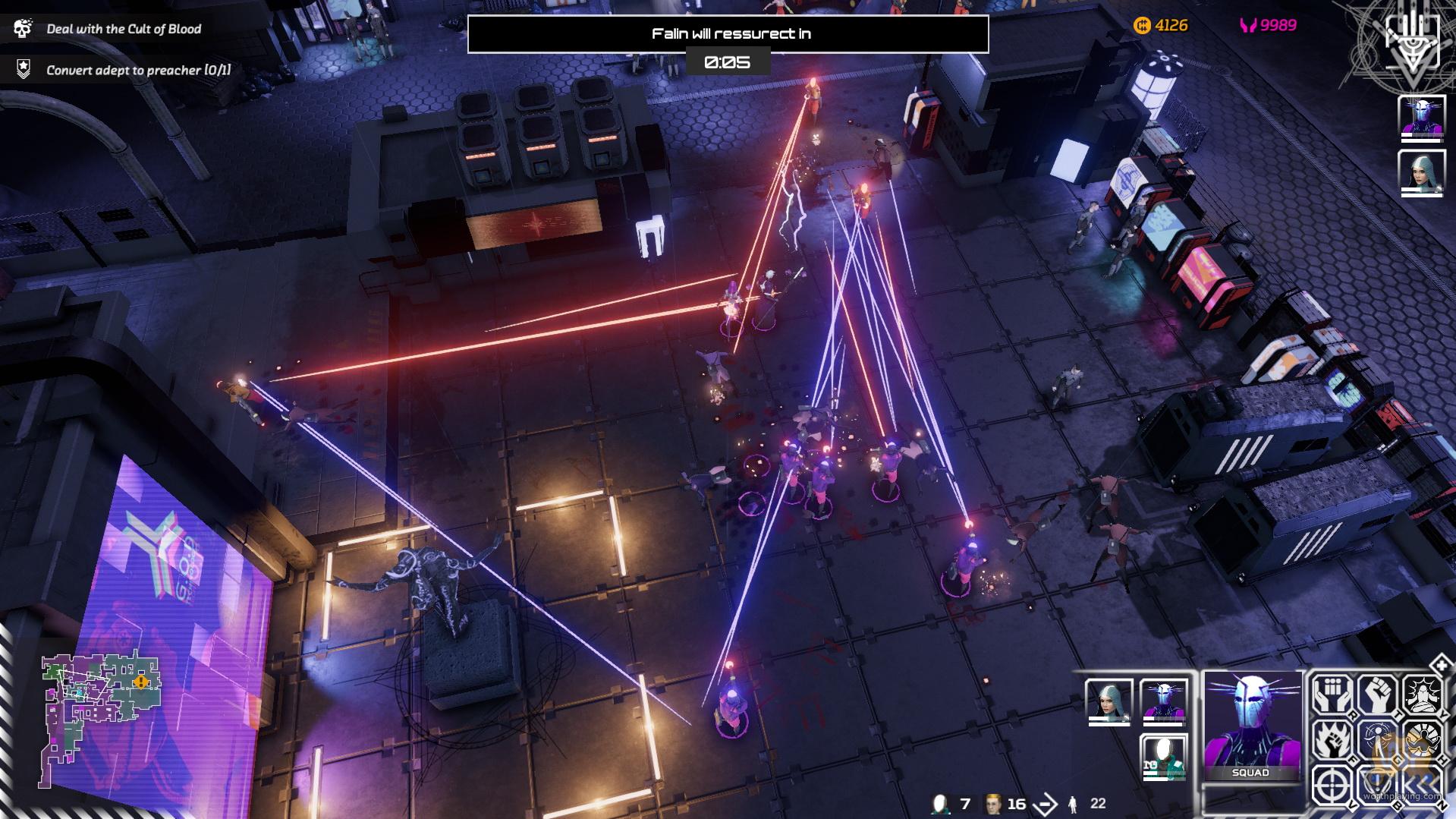This screenshot has width=1456, height=819.
Task: Use the flexing figure in ring ability
Action: pyautogui.click(x=1422, y=739)
